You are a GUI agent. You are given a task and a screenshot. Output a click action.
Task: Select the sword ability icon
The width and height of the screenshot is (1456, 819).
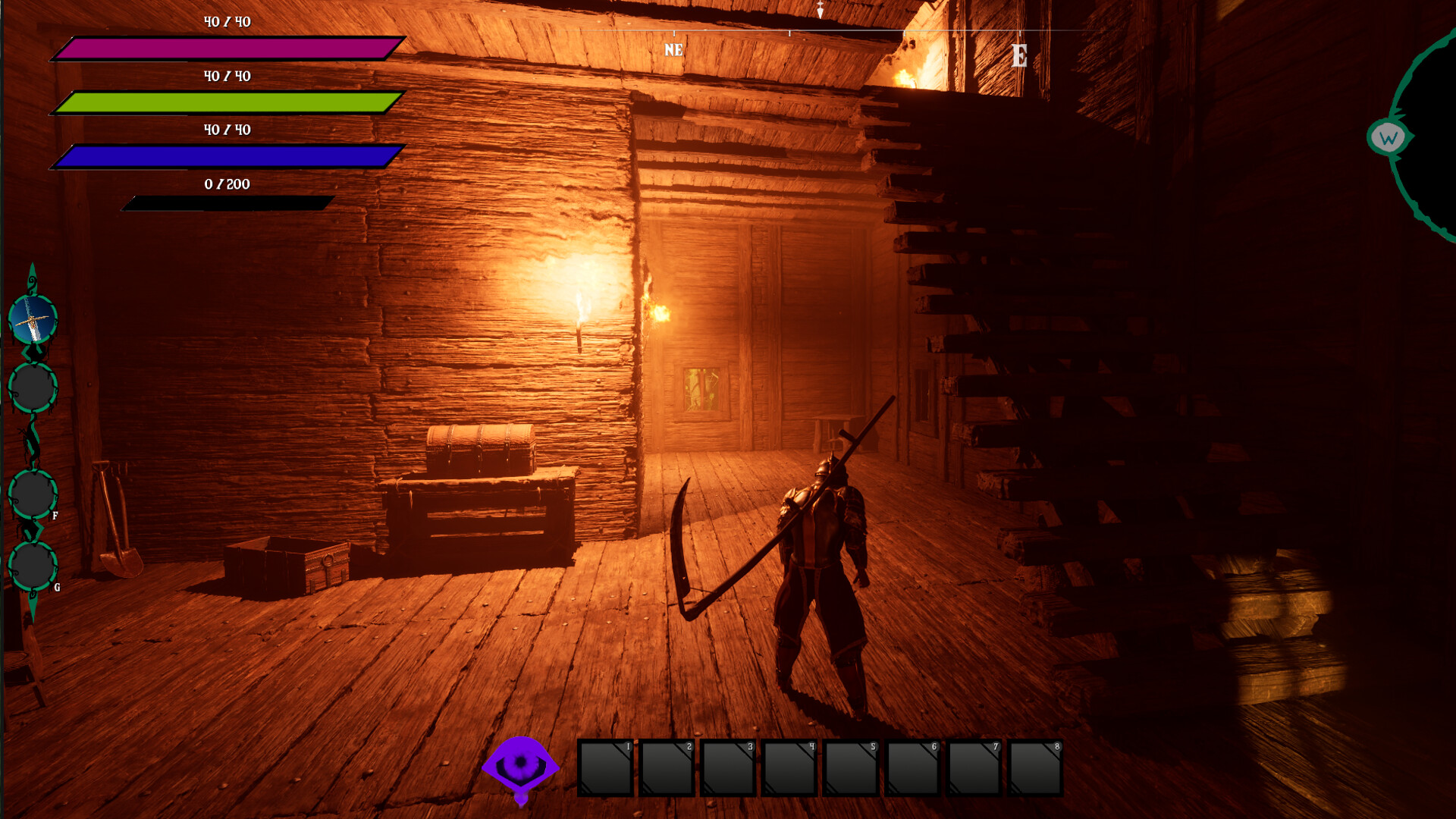click(31, 317)
